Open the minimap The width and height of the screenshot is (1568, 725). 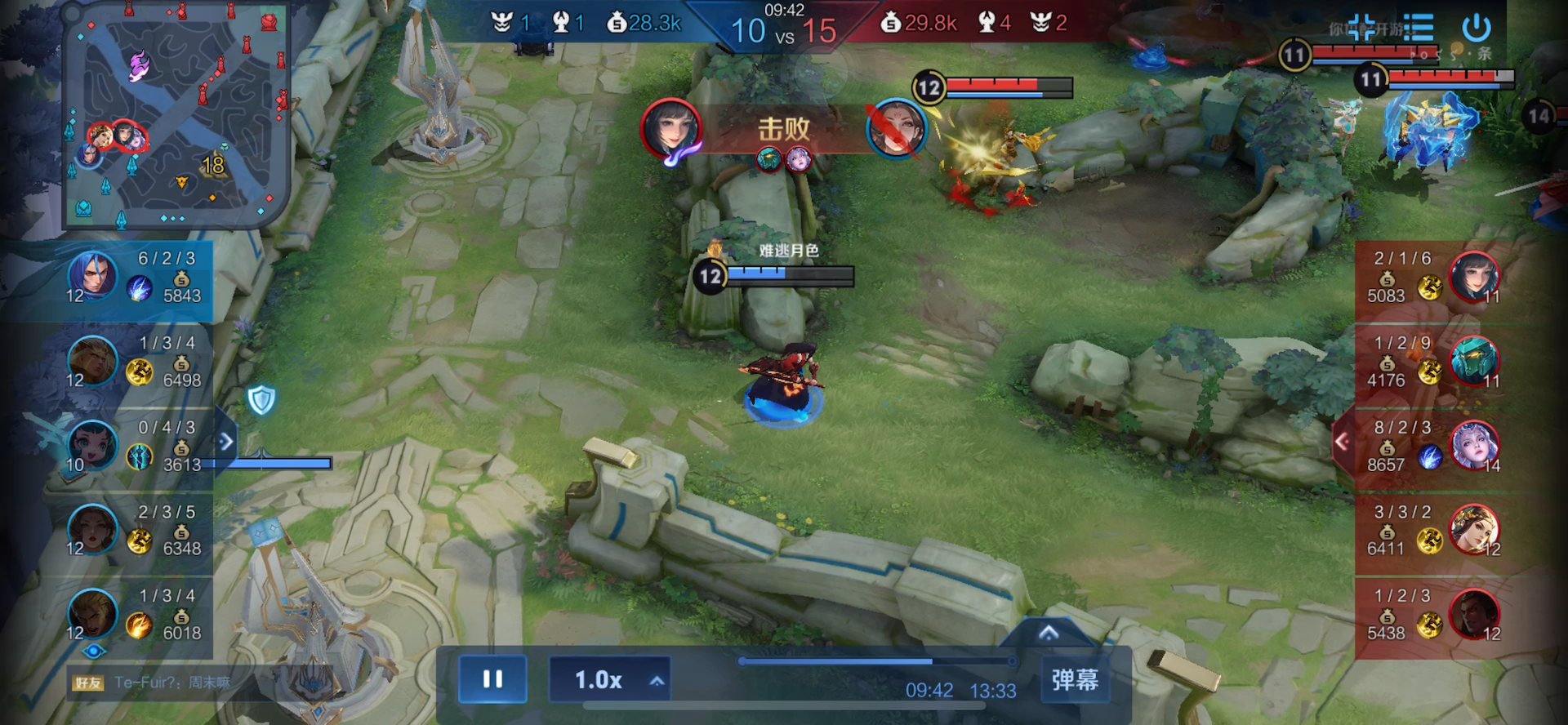[176, 114]
